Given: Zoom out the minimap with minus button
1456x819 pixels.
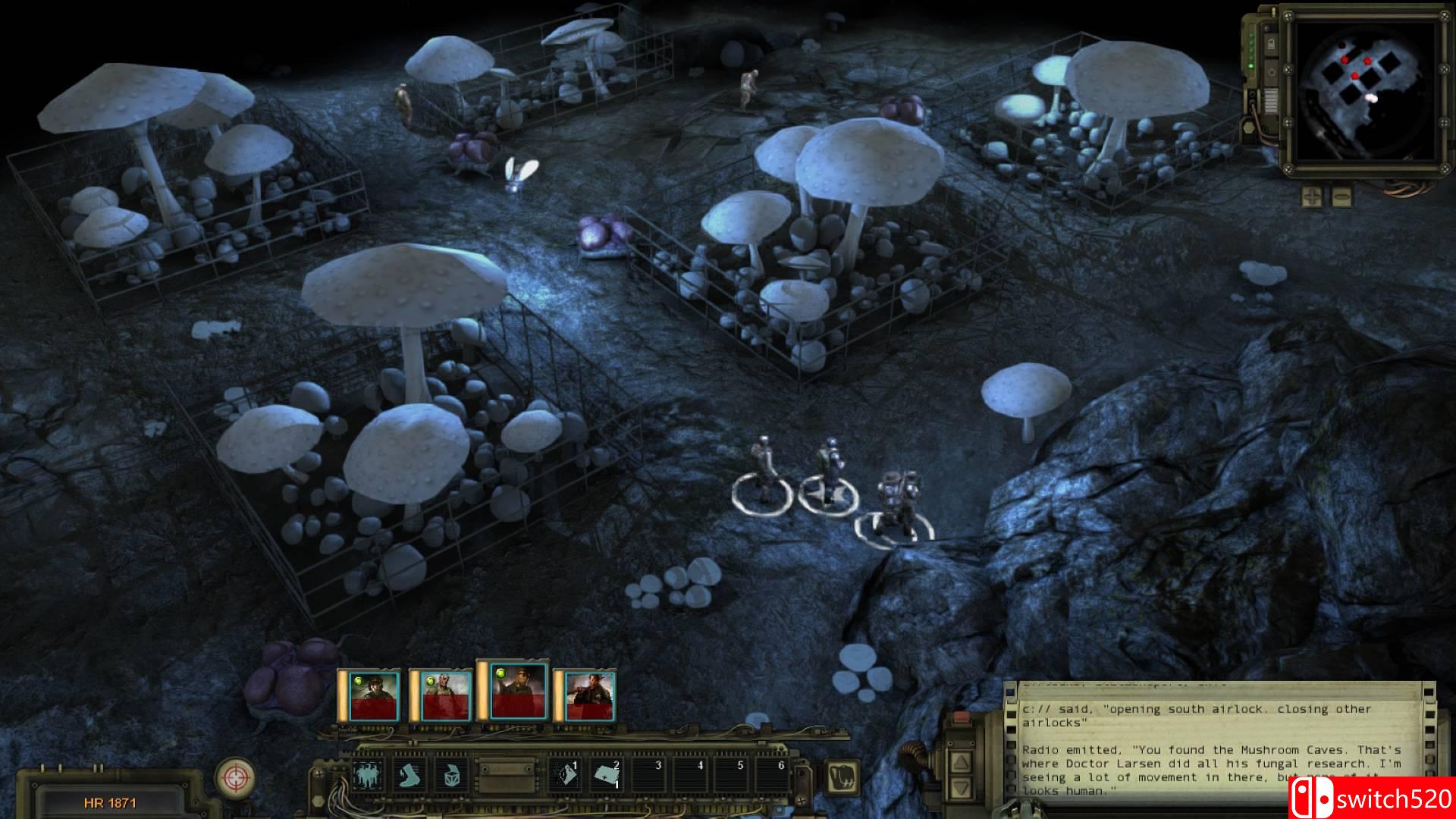Looking at the screenshot, I should (1341, 197).
